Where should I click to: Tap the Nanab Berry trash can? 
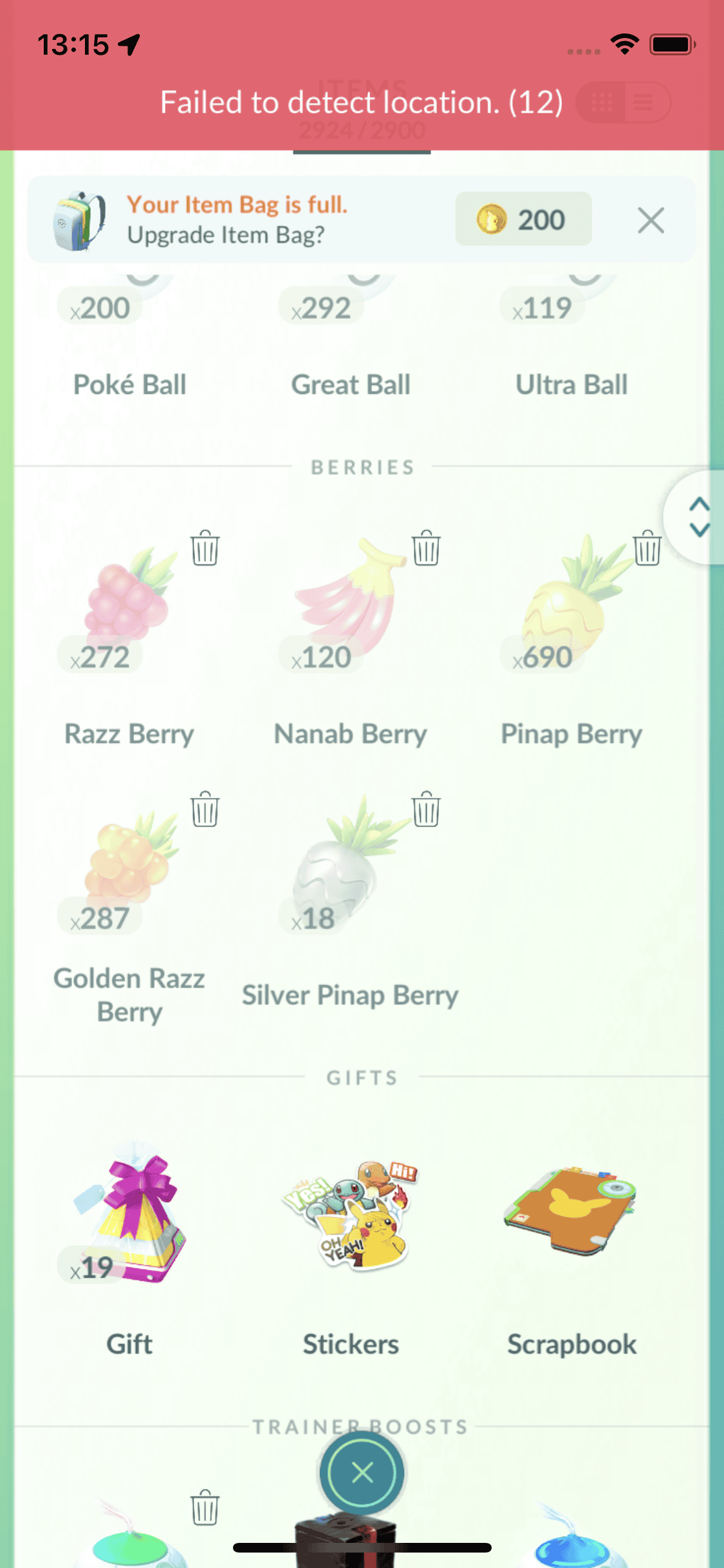click(x=426, y=548)
